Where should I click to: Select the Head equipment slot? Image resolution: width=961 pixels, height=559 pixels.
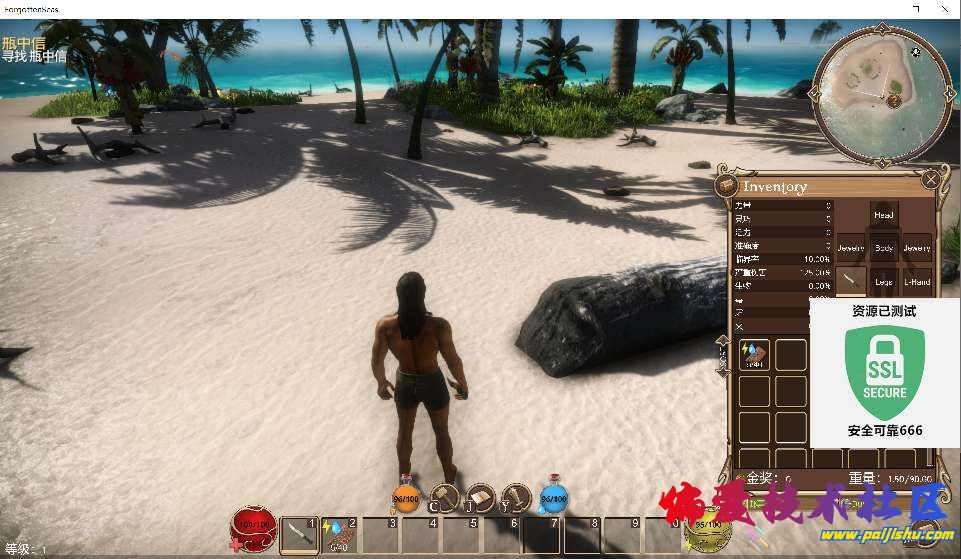pyautogui.click(x=883, y=215)
